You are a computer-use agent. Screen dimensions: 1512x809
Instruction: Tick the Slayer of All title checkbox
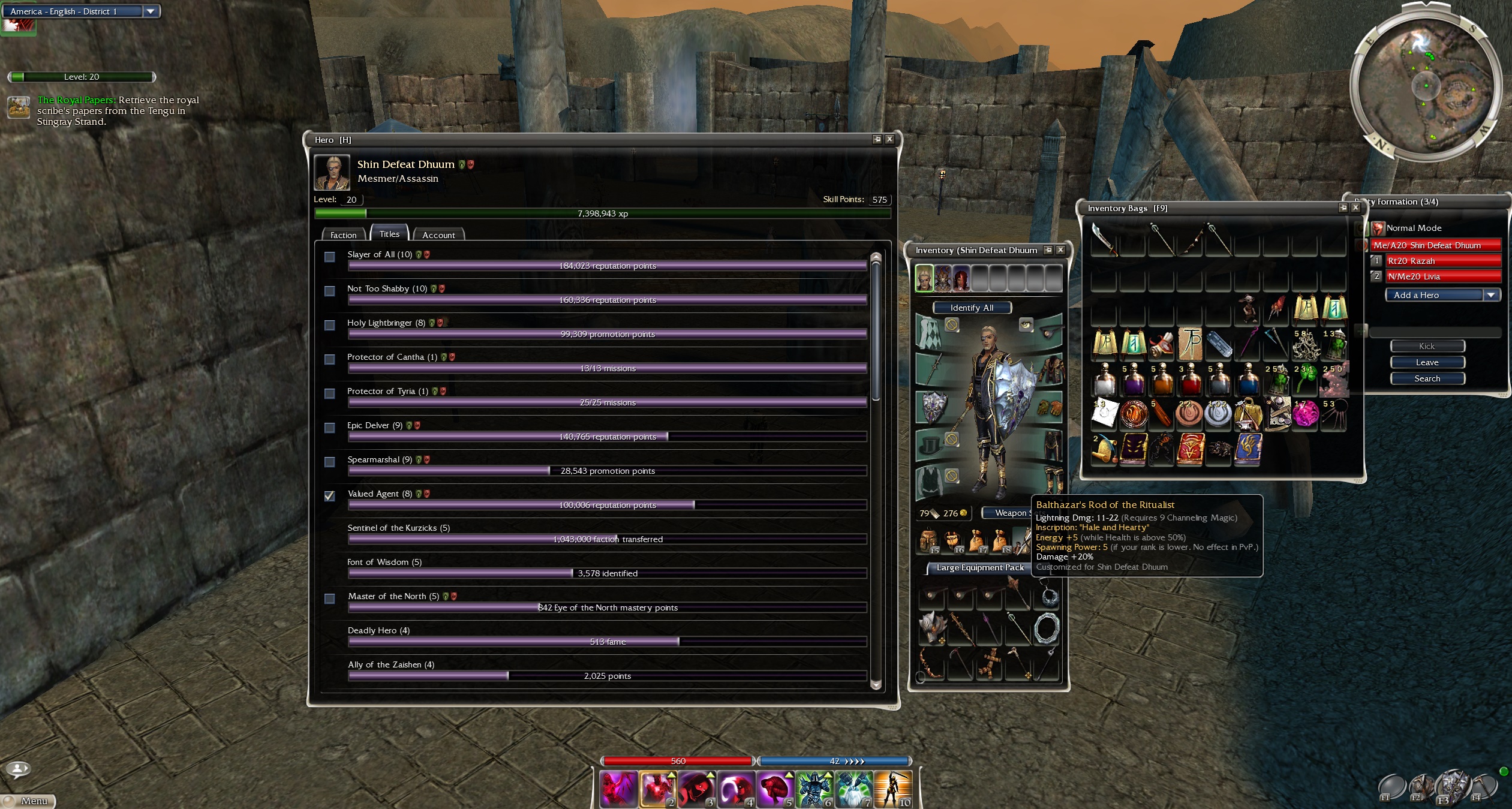pos(330,257)
